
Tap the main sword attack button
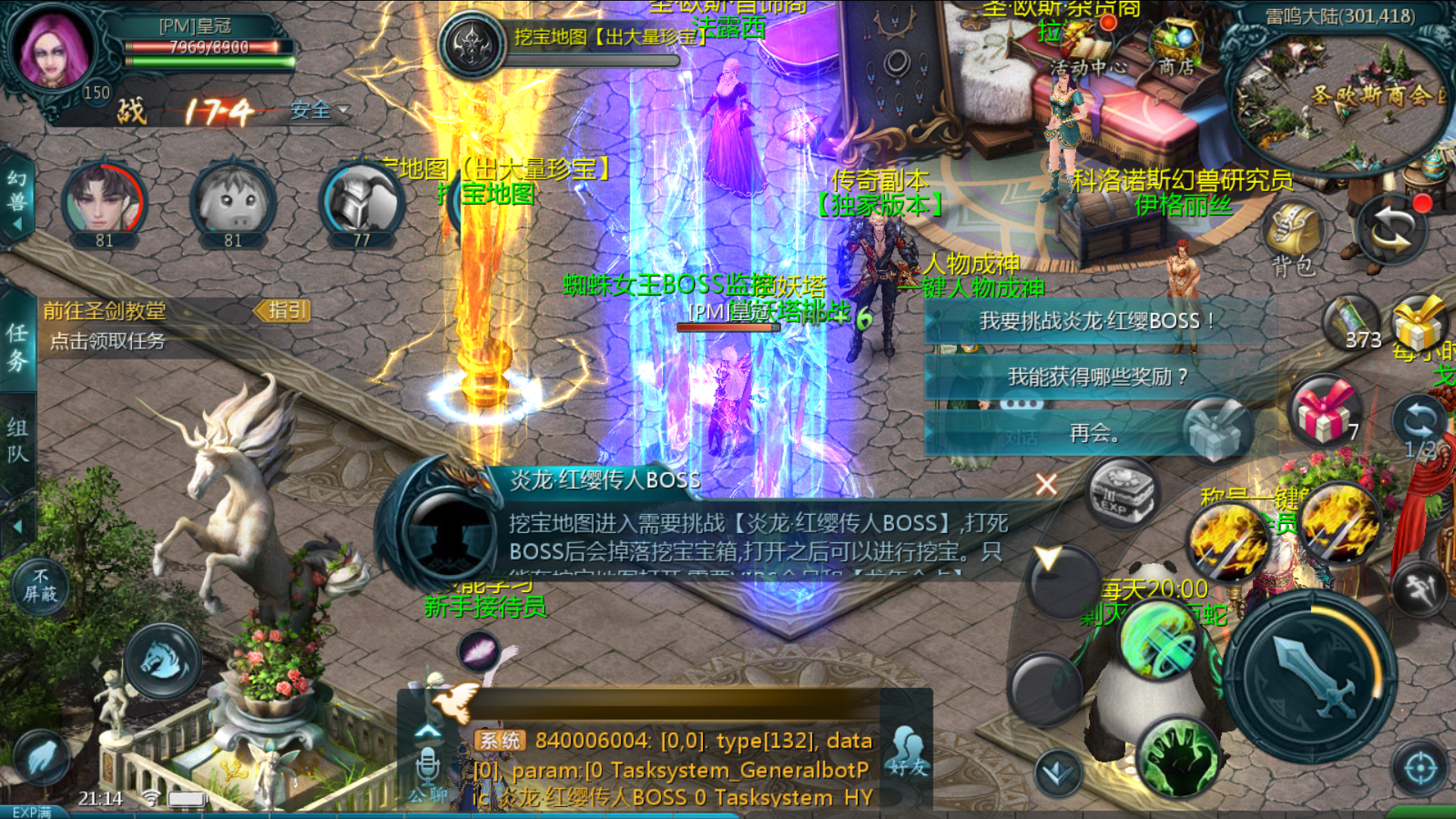pyautogui.click(x=1313, y=676)
